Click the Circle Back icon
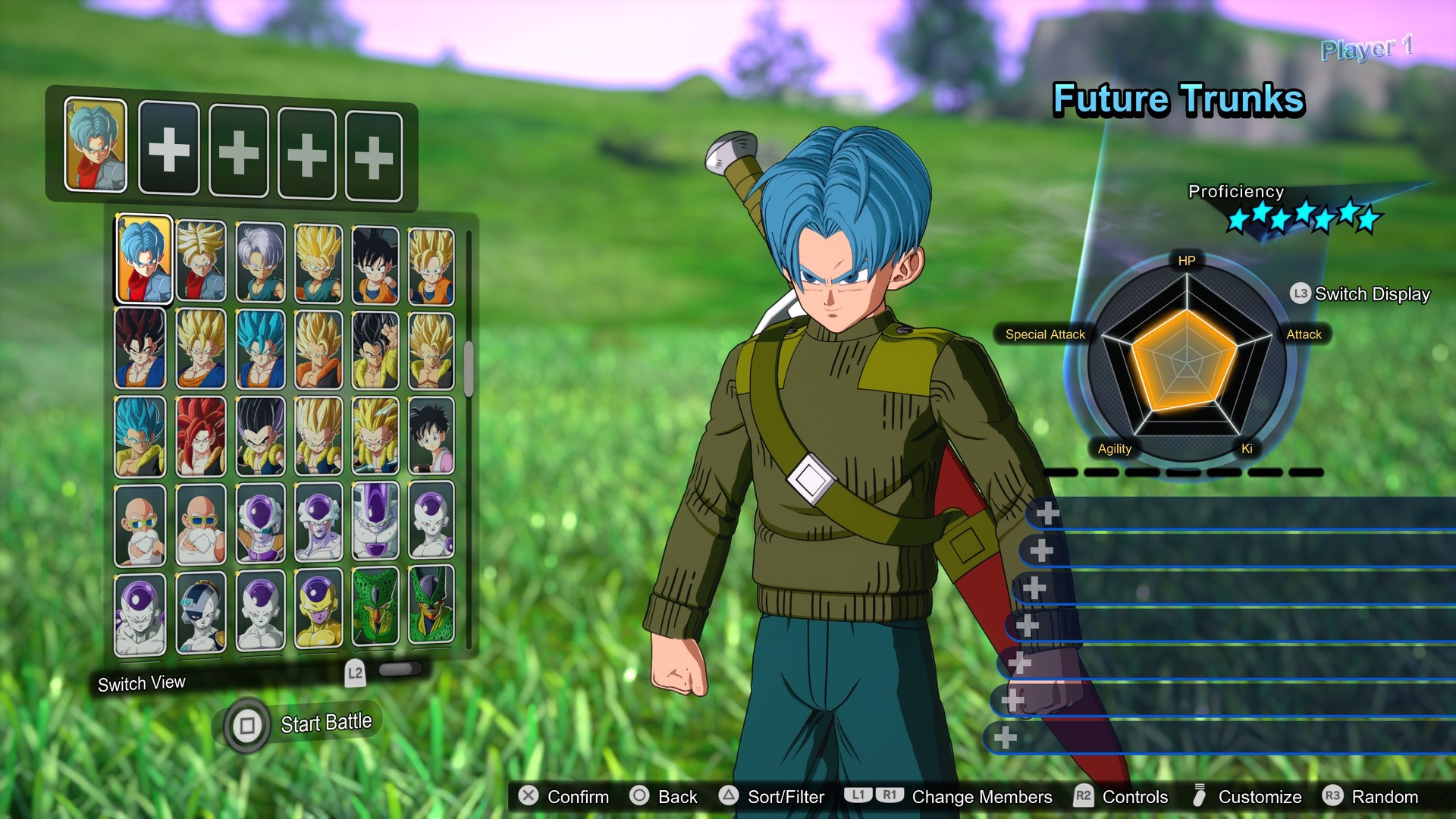The width and height of the screenshot is (1456, 819). 641,797
